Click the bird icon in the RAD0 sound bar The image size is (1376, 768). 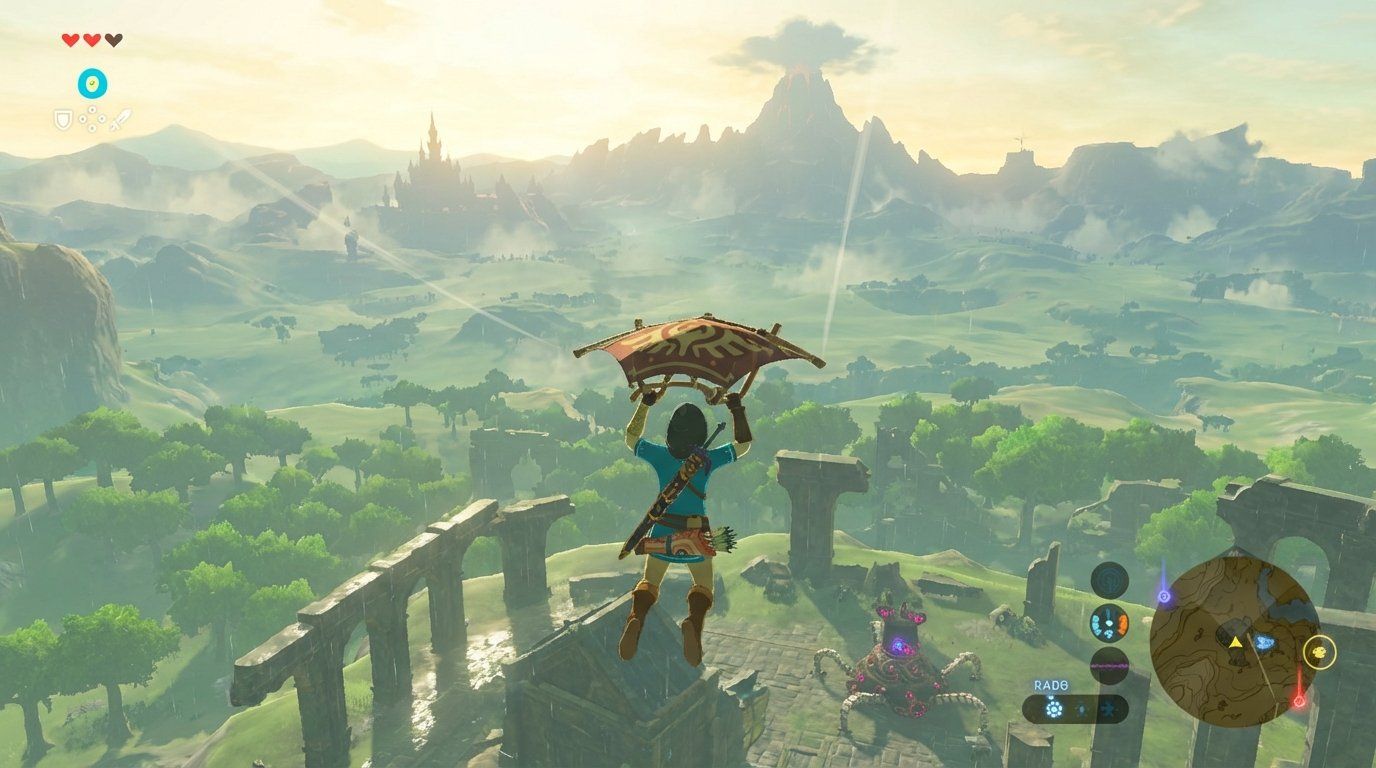[x=1109, y=709]
